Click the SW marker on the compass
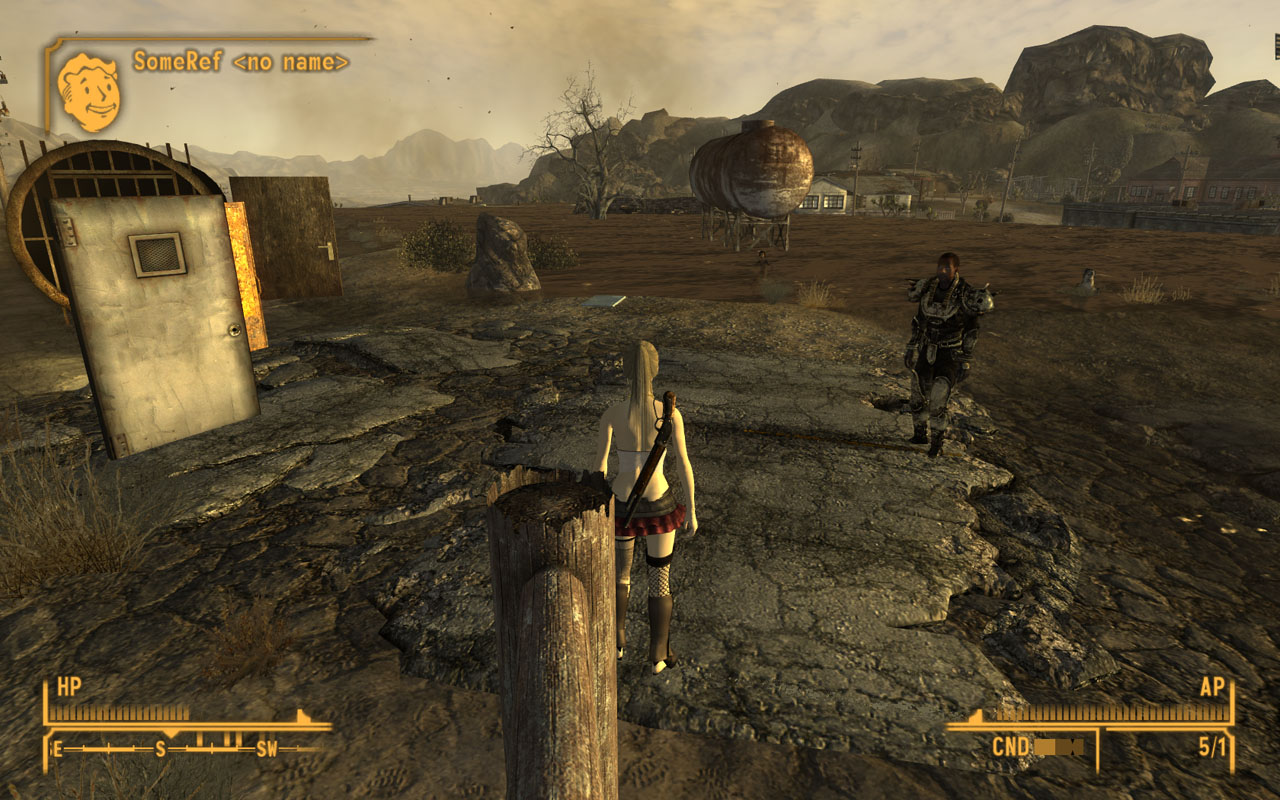This screenshot has width=1280, height=800. click(266, 747)
